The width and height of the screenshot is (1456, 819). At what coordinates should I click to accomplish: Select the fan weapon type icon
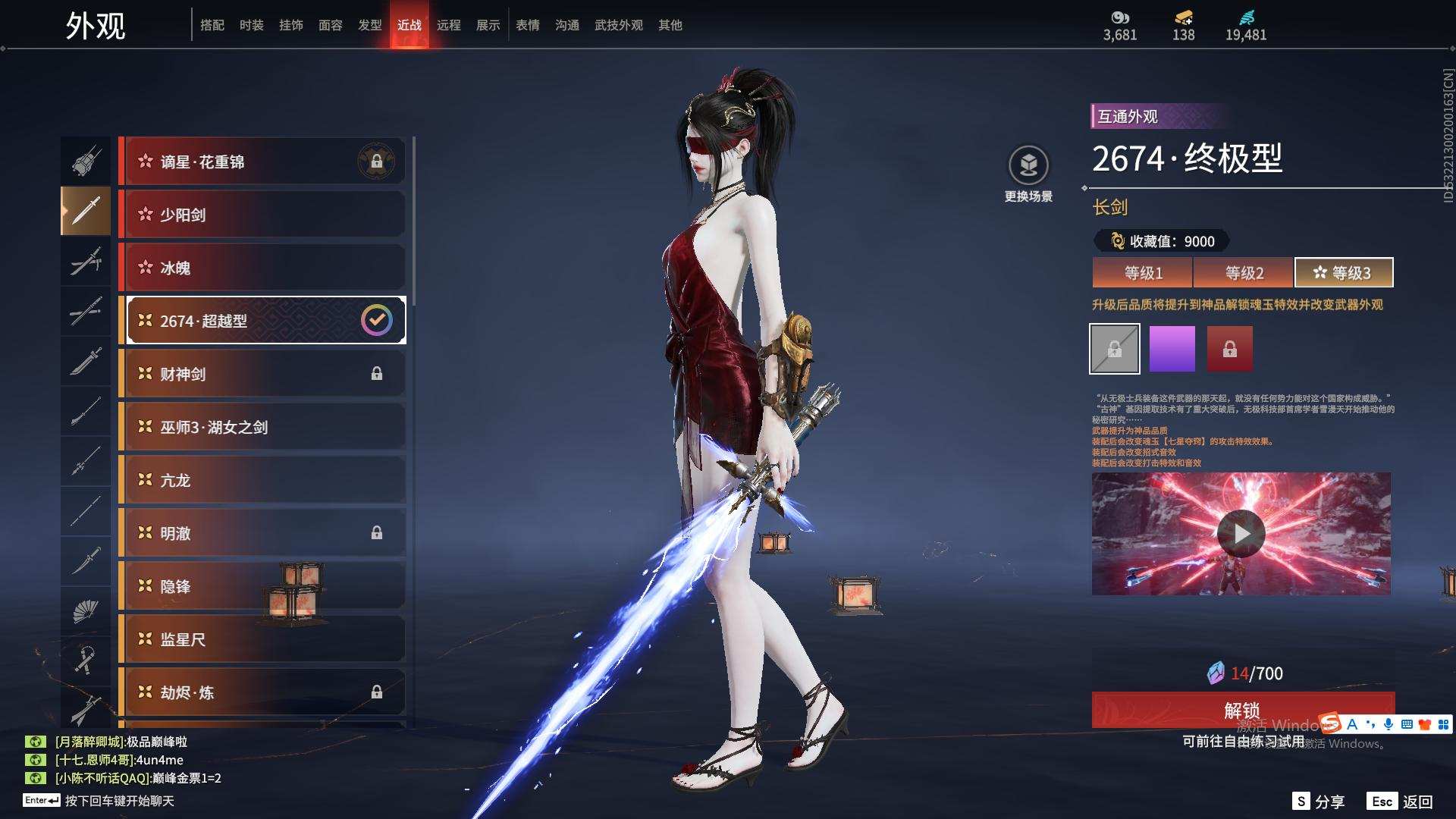pos(85,611)
